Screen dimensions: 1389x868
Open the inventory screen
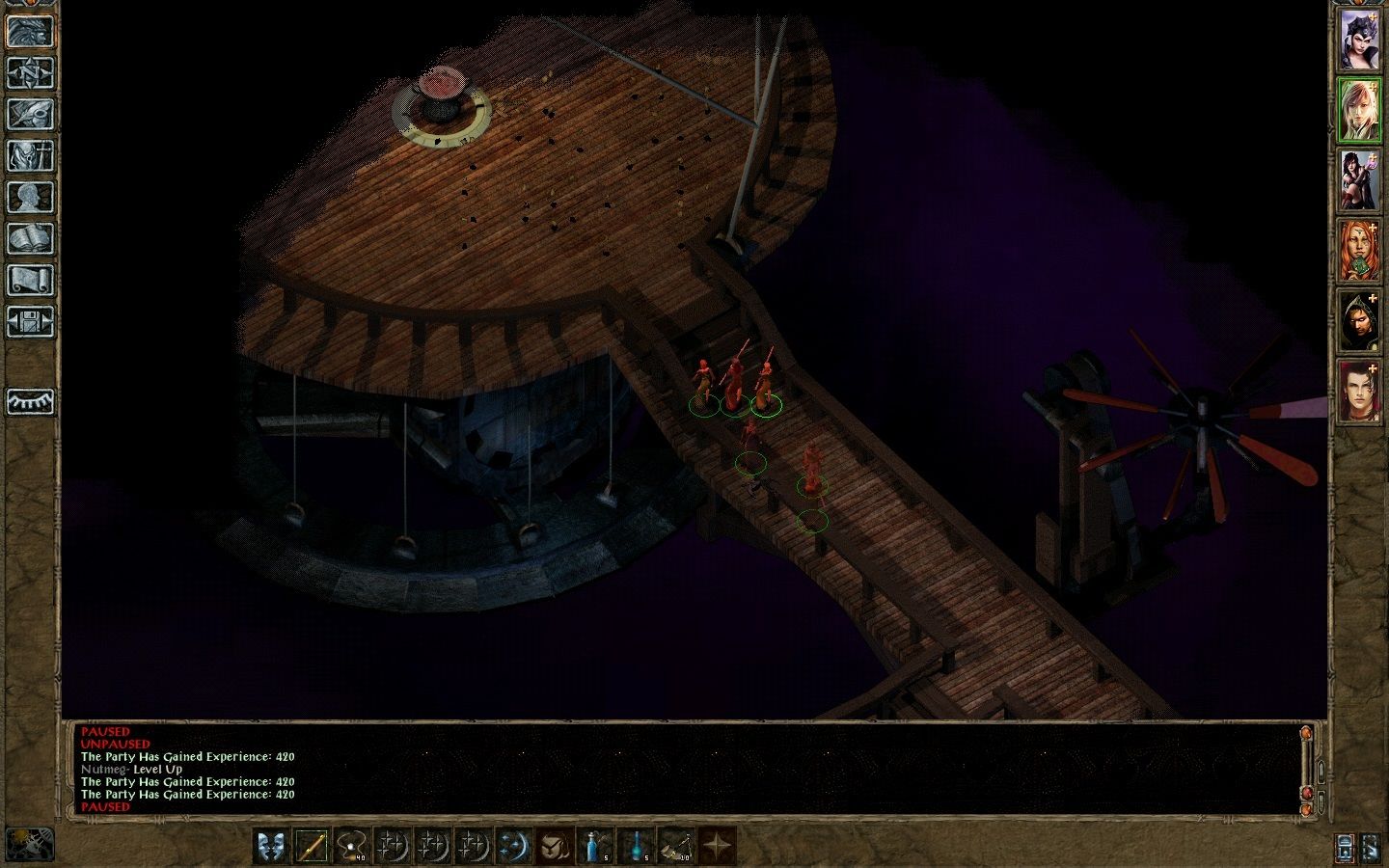click(30, 155)
